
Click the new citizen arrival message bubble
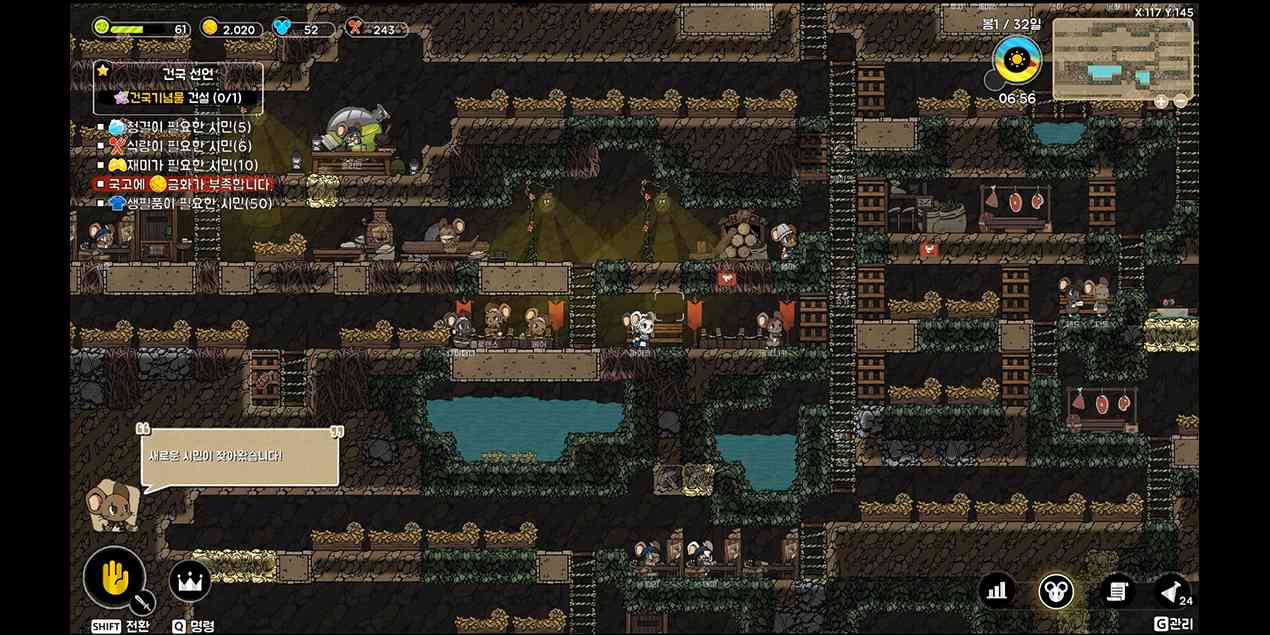point(239,457)
